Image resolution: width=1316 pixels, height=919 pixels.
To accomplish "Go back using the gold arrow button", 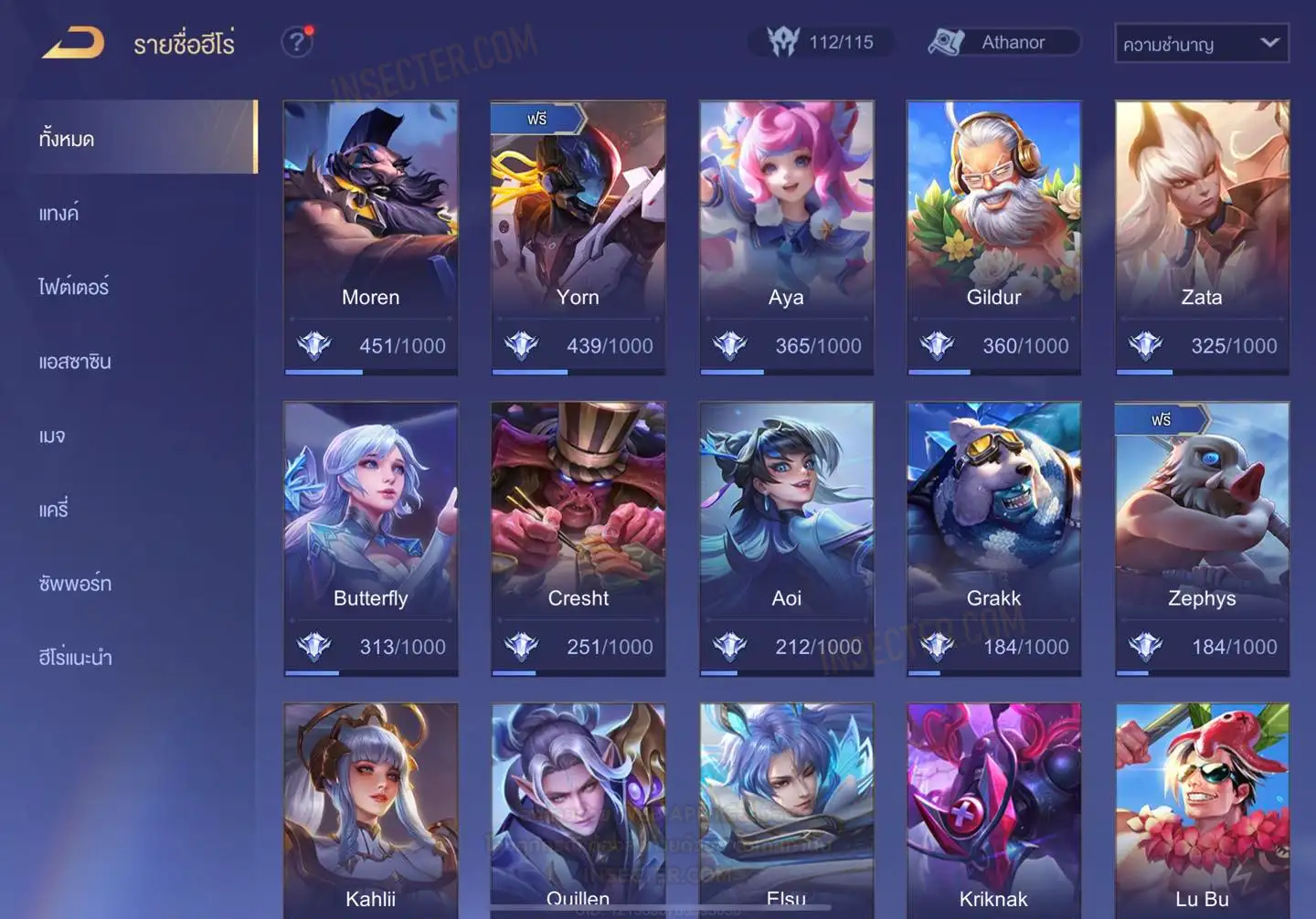I will (x=73, y=43).
